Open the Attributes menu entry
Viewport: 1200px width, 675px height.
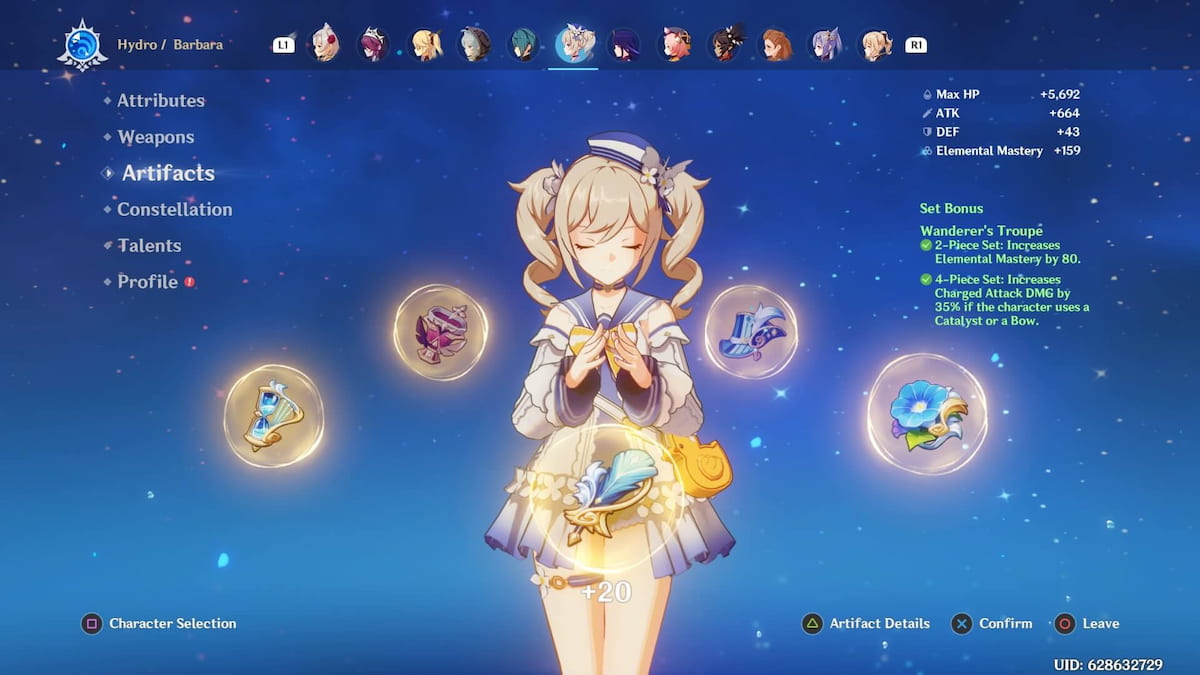(160, 101)
